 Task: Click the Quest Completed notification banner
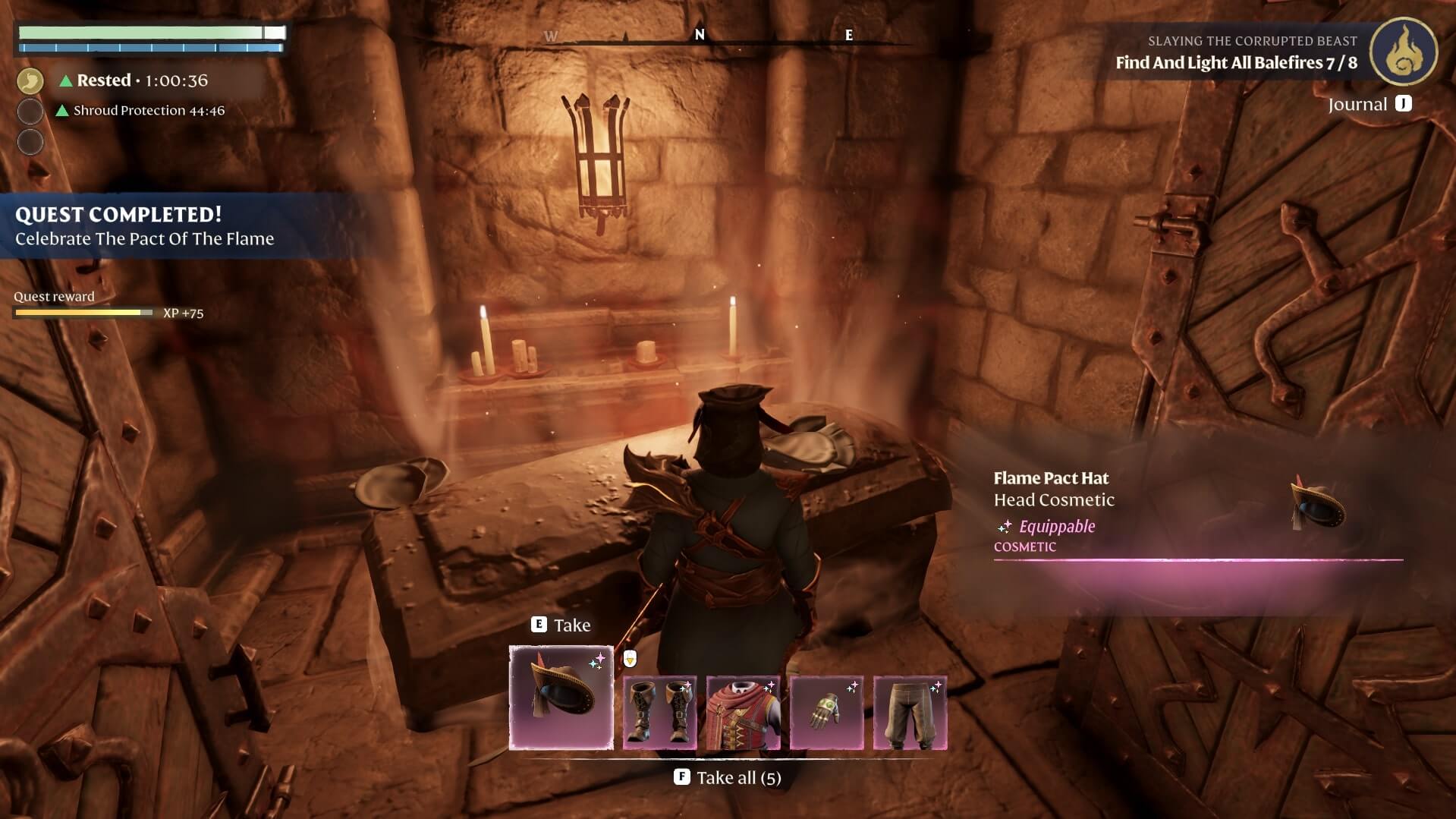point(144,225)
